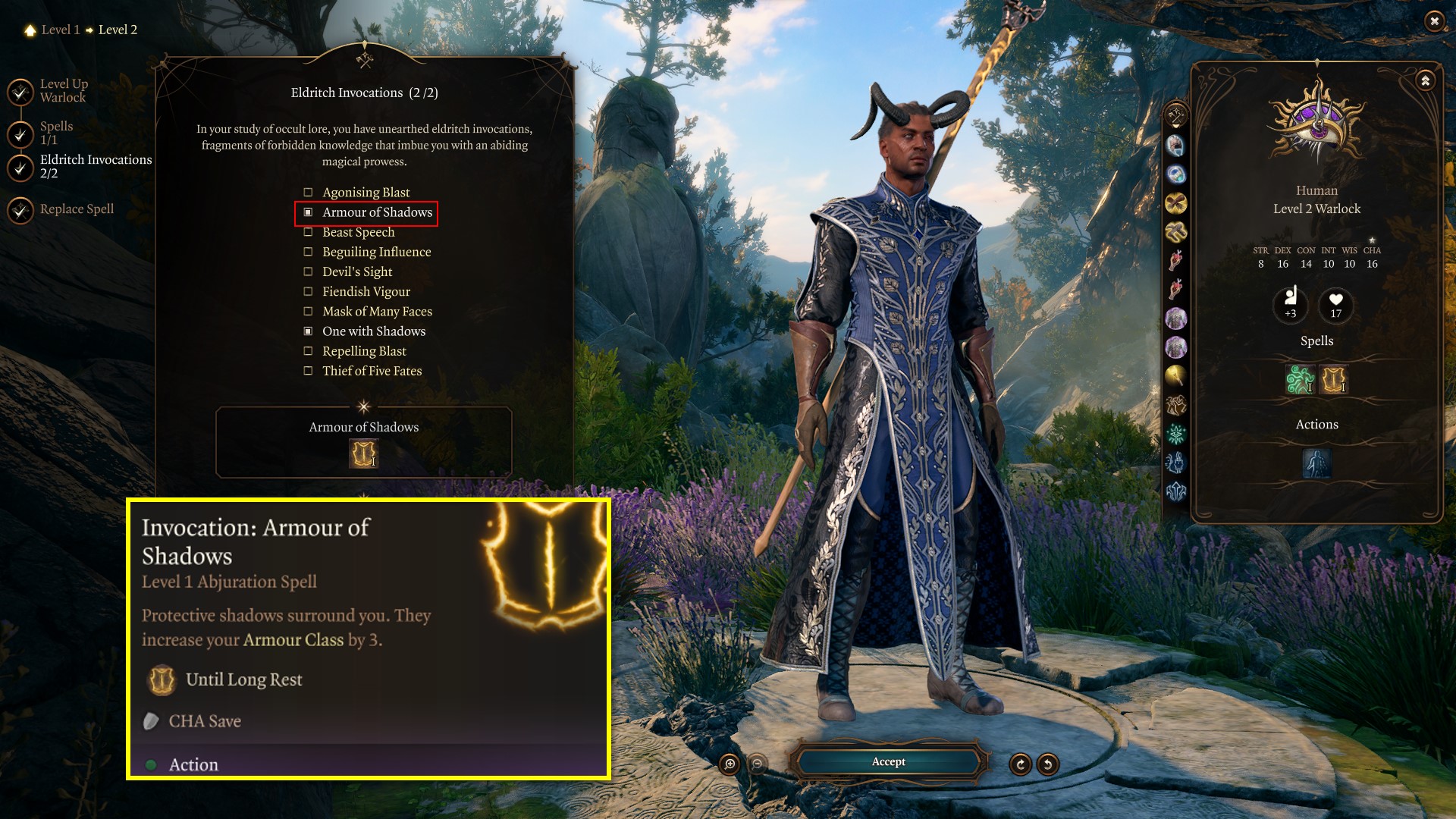Image resolution: width=1456 pixels, height=819 pixels.
Task: Tick the Repelling Blast invocation
Action: 309,351
